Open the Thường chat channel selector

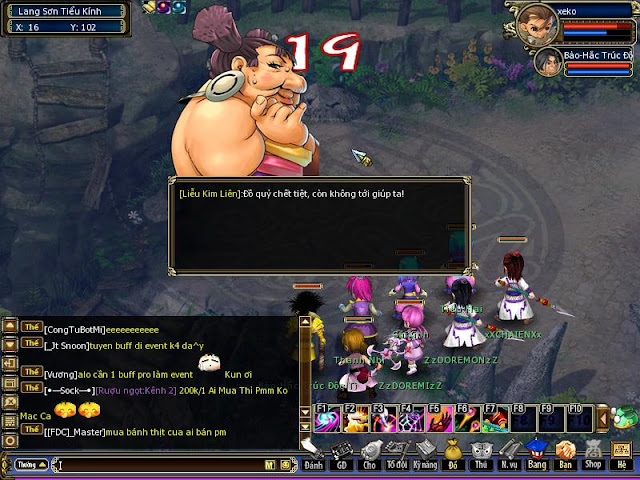click(28, 465)
